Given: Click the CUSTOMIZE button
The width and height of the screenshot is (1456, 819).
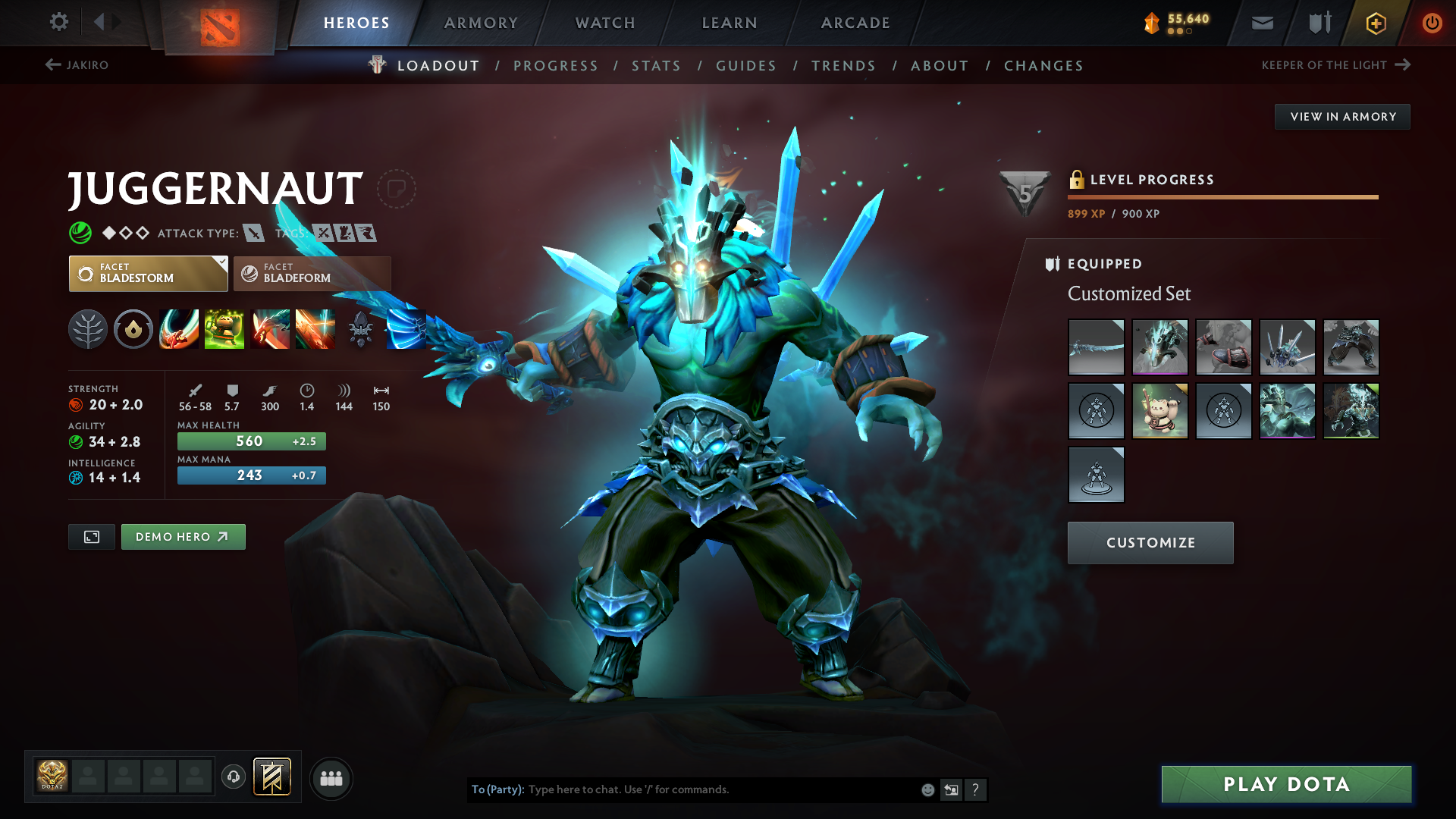Looking at the screenshot, I should pyautogui.click(x=1150, y=542).
